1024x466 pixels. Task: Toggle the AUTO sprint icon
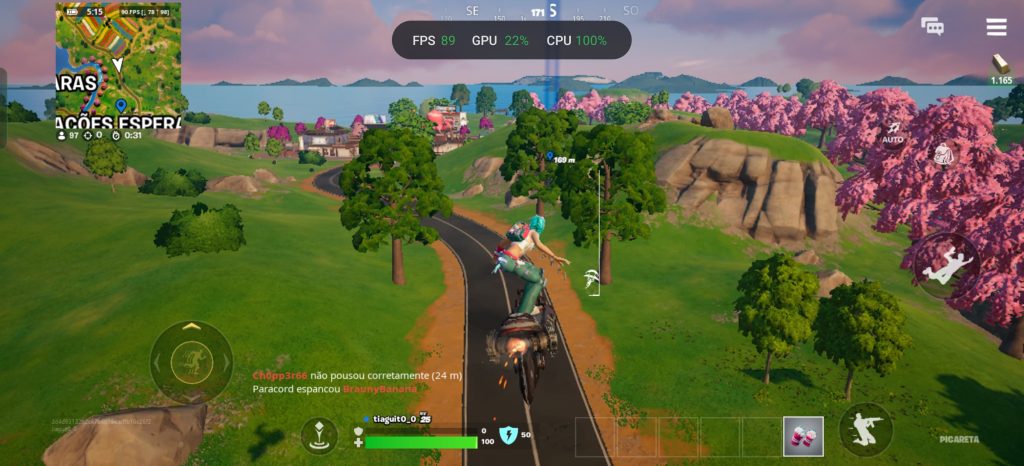[893, 132]
